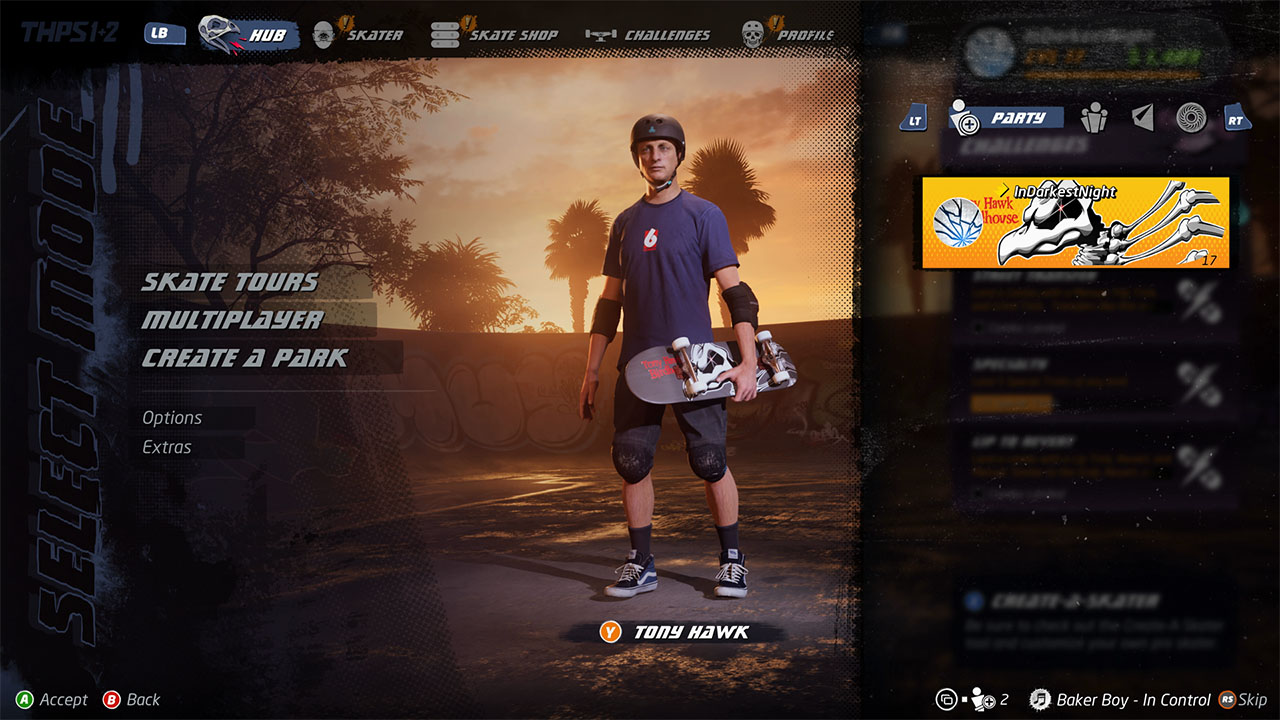Open the friends group icon tab
Viewport: 1280px width, 720px height.
pos(1095,118)
